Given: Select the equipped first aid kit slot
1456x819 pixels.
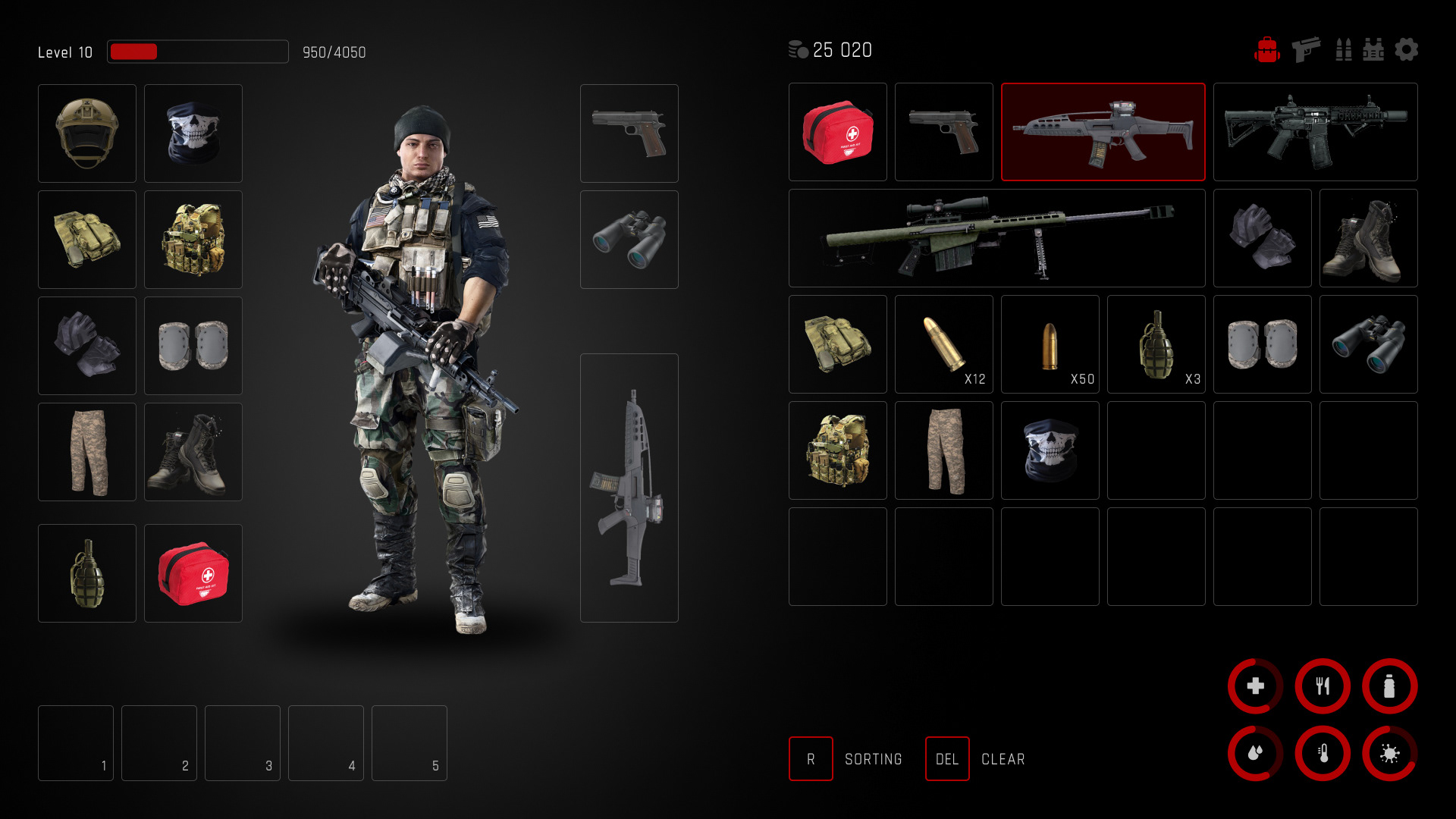Looking at the screenshot, I should pos(193,573).
